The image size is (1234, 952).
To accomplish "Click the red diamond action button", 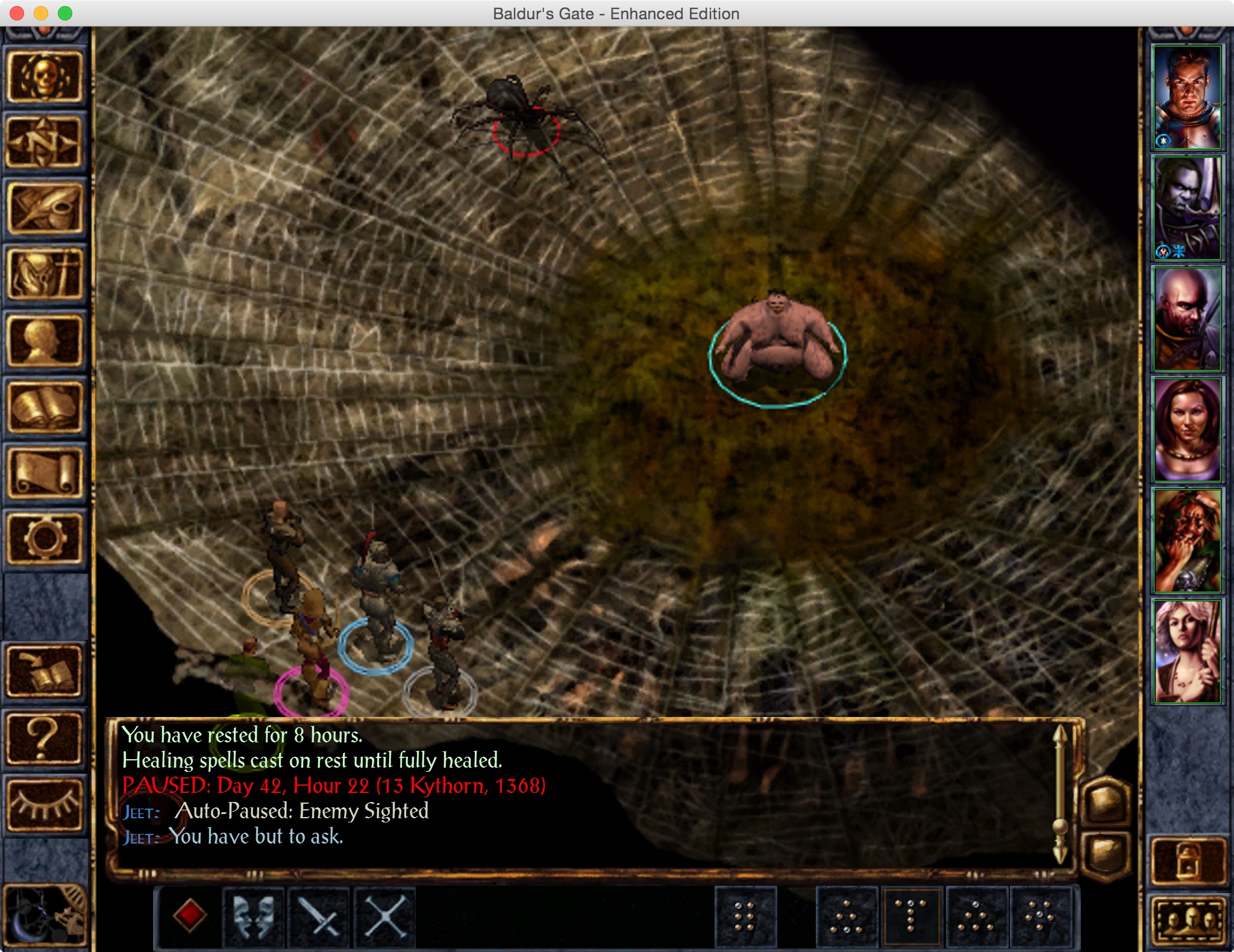I will pos(190,916).
